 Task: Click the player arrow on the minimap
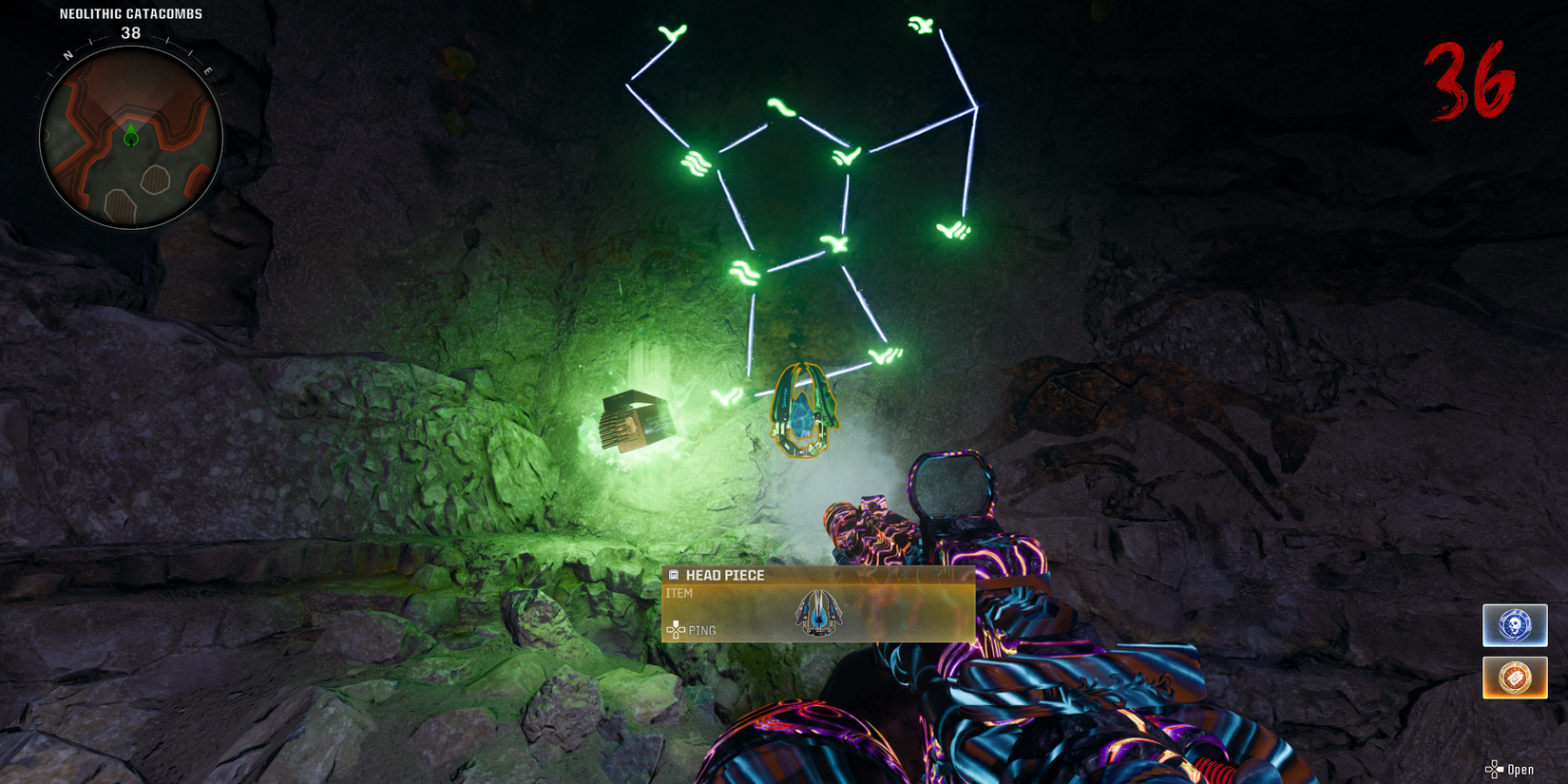point(130,137)
